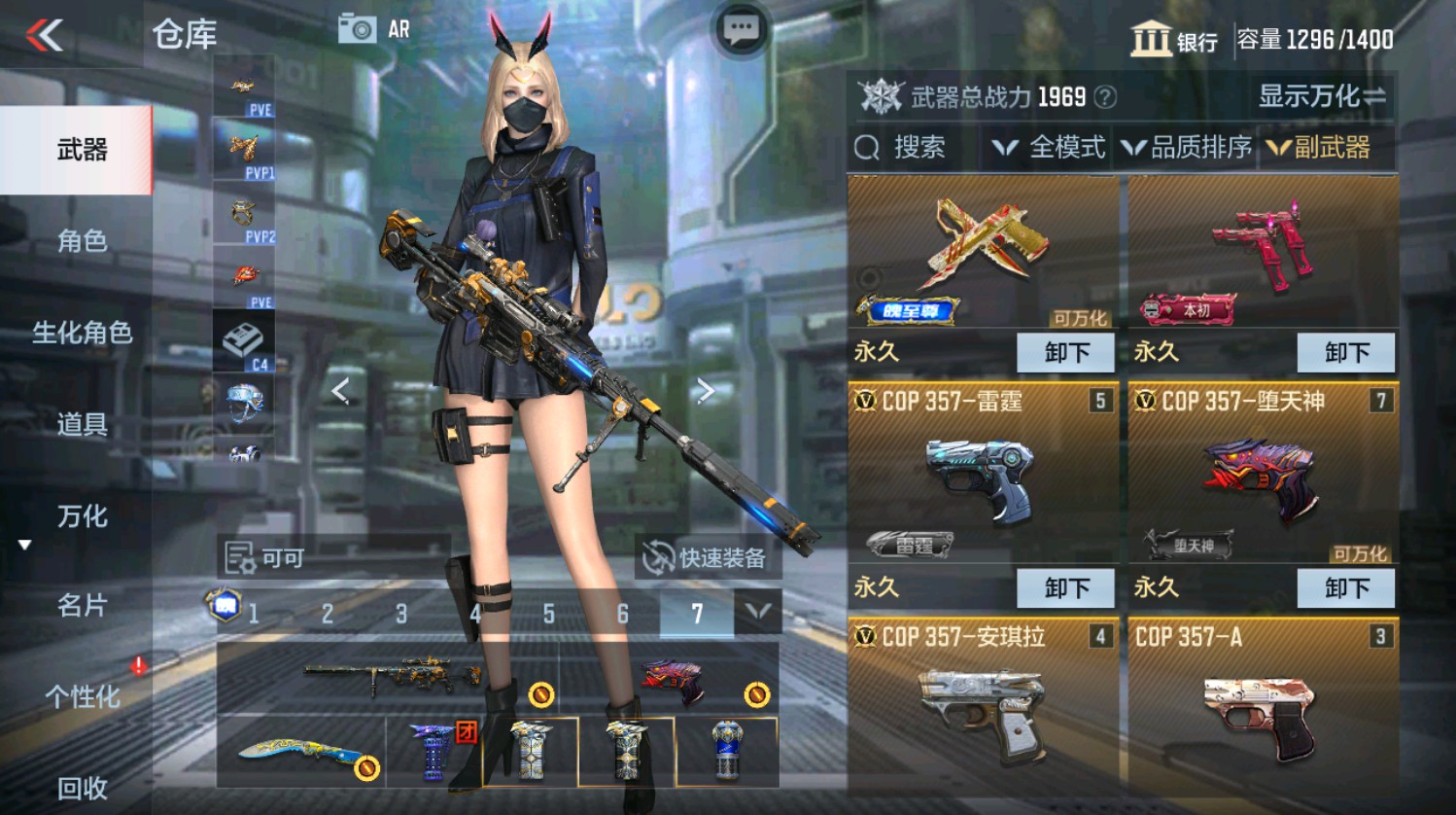Click the PVP1 medal icon
This screenshot has width=1456, height=815.
tap(241, 148)
